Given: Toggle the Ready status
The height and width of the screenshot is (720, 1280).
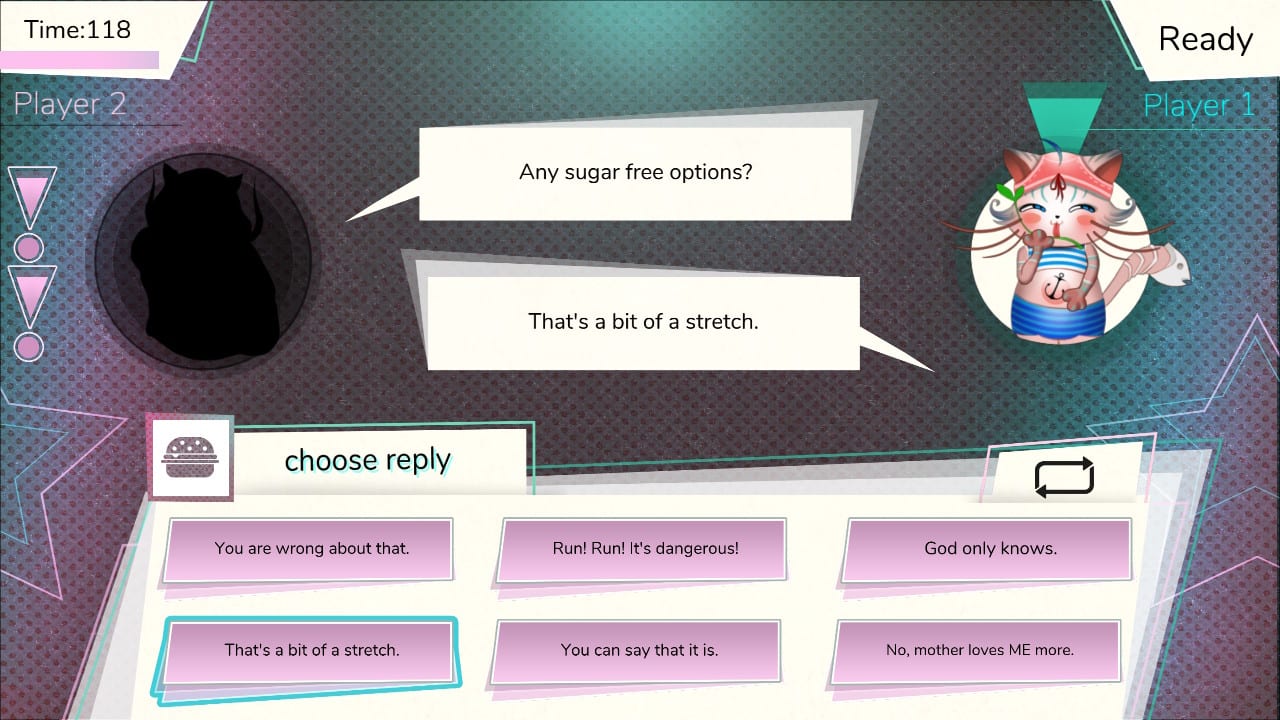Looking at the screenshot, I should [1205, 39].
